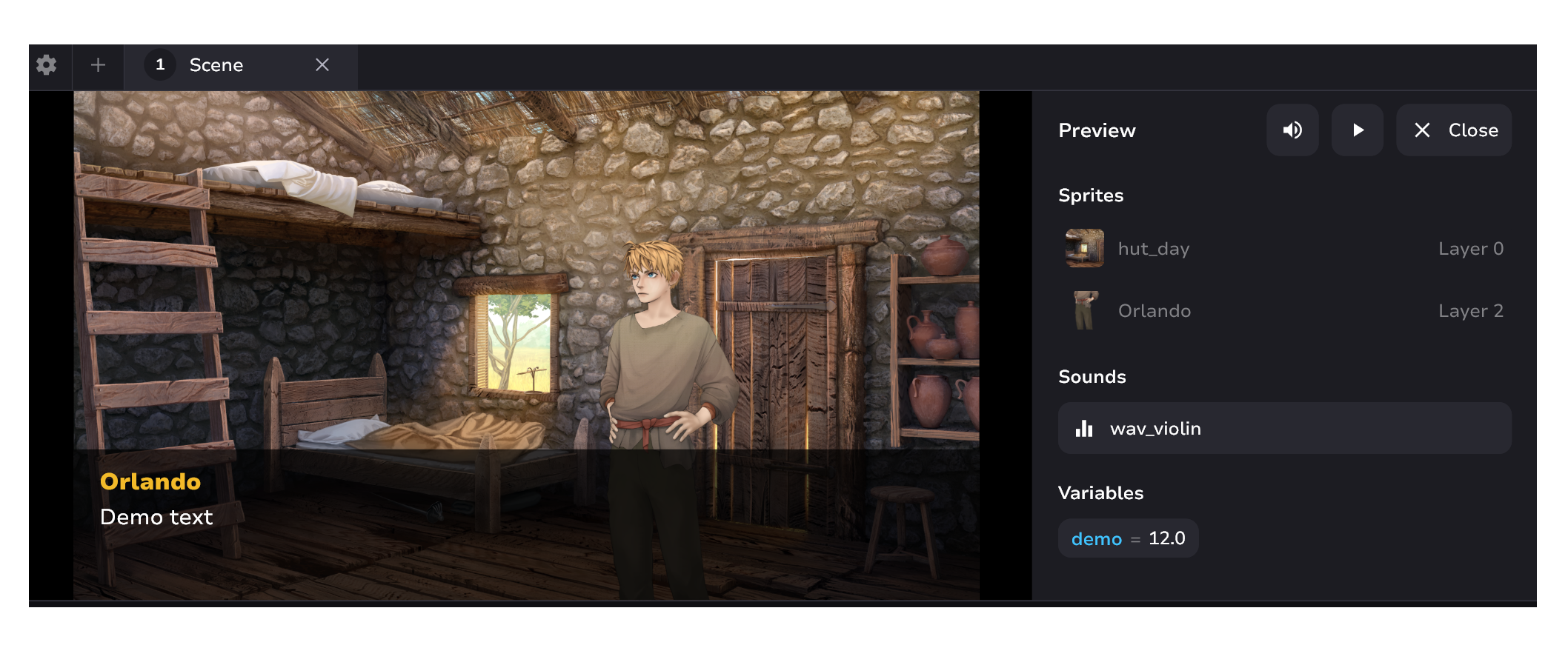Click the Close button in Preview panel
Image resolution: width=1568 pixels, height=645 pixels.
(1453, 130)
